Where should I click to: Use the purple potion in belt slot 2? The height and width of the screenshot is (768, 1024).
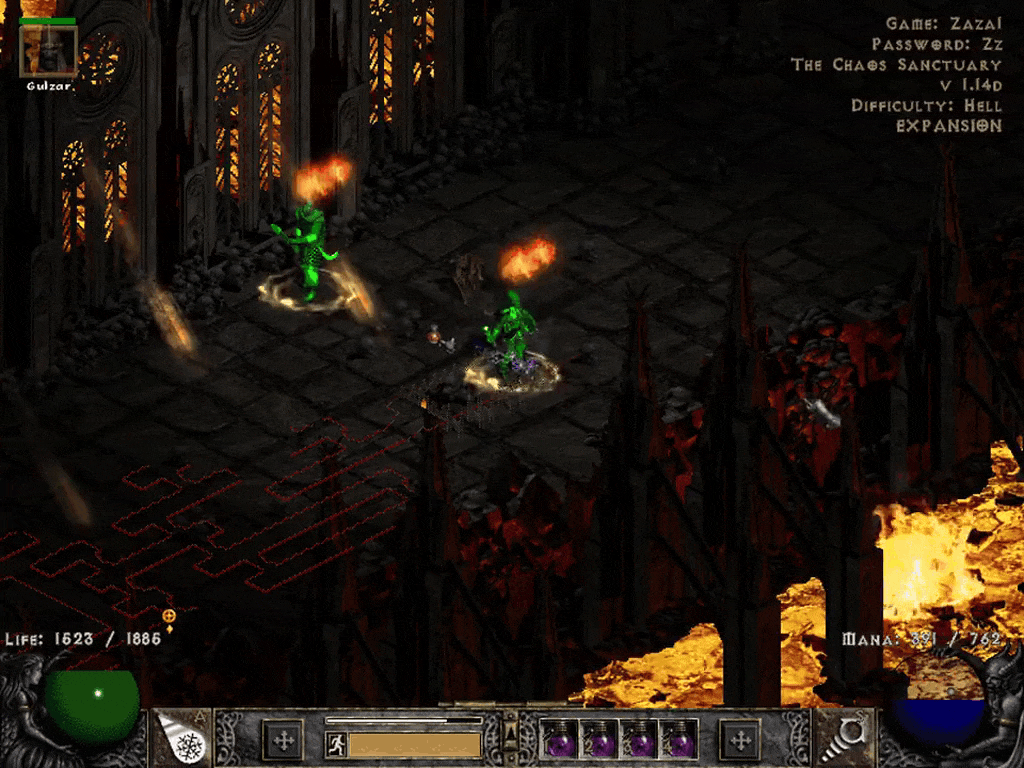click(x=599, y=741)
